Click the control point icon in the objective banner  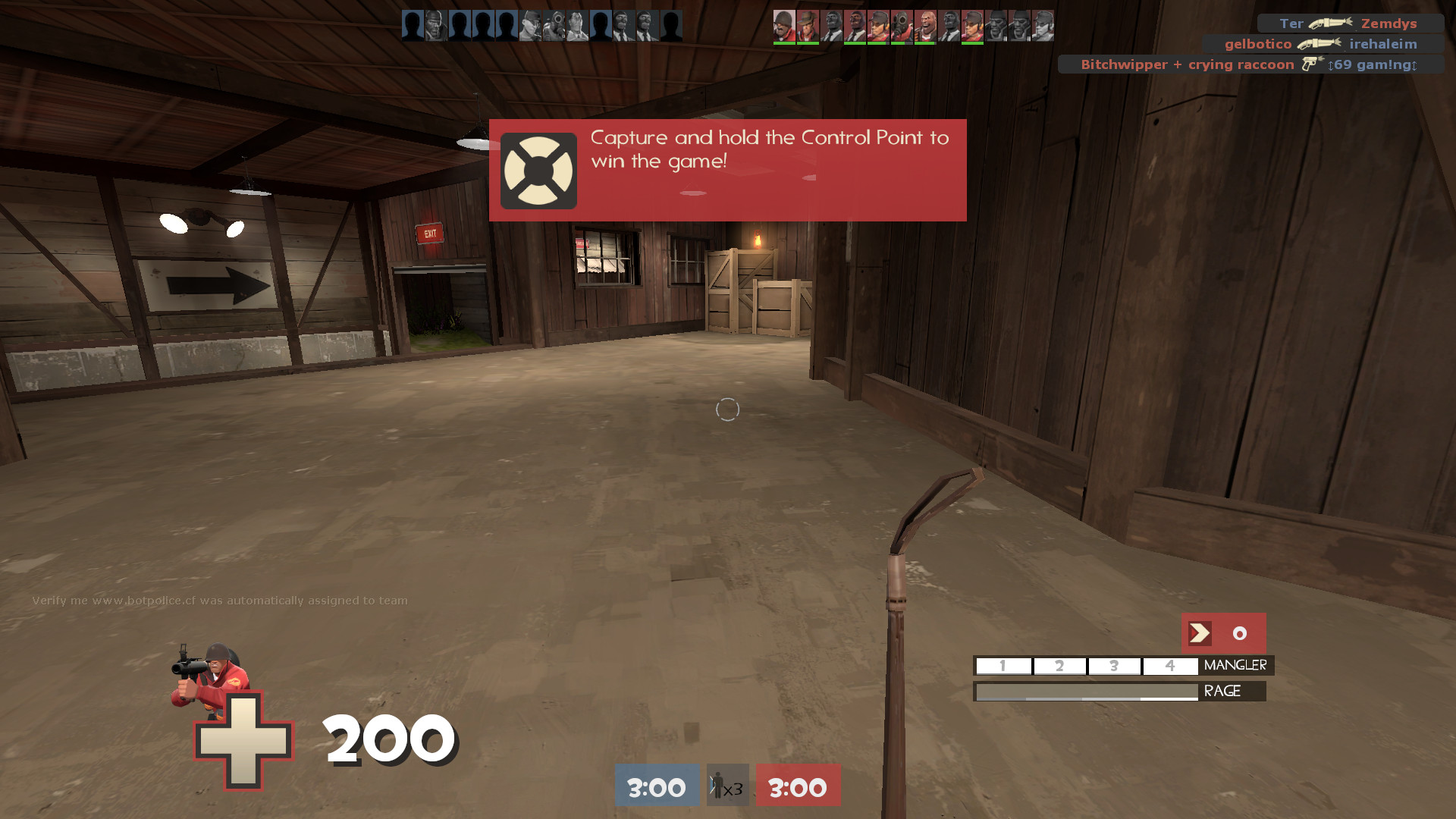pos(538,170)
